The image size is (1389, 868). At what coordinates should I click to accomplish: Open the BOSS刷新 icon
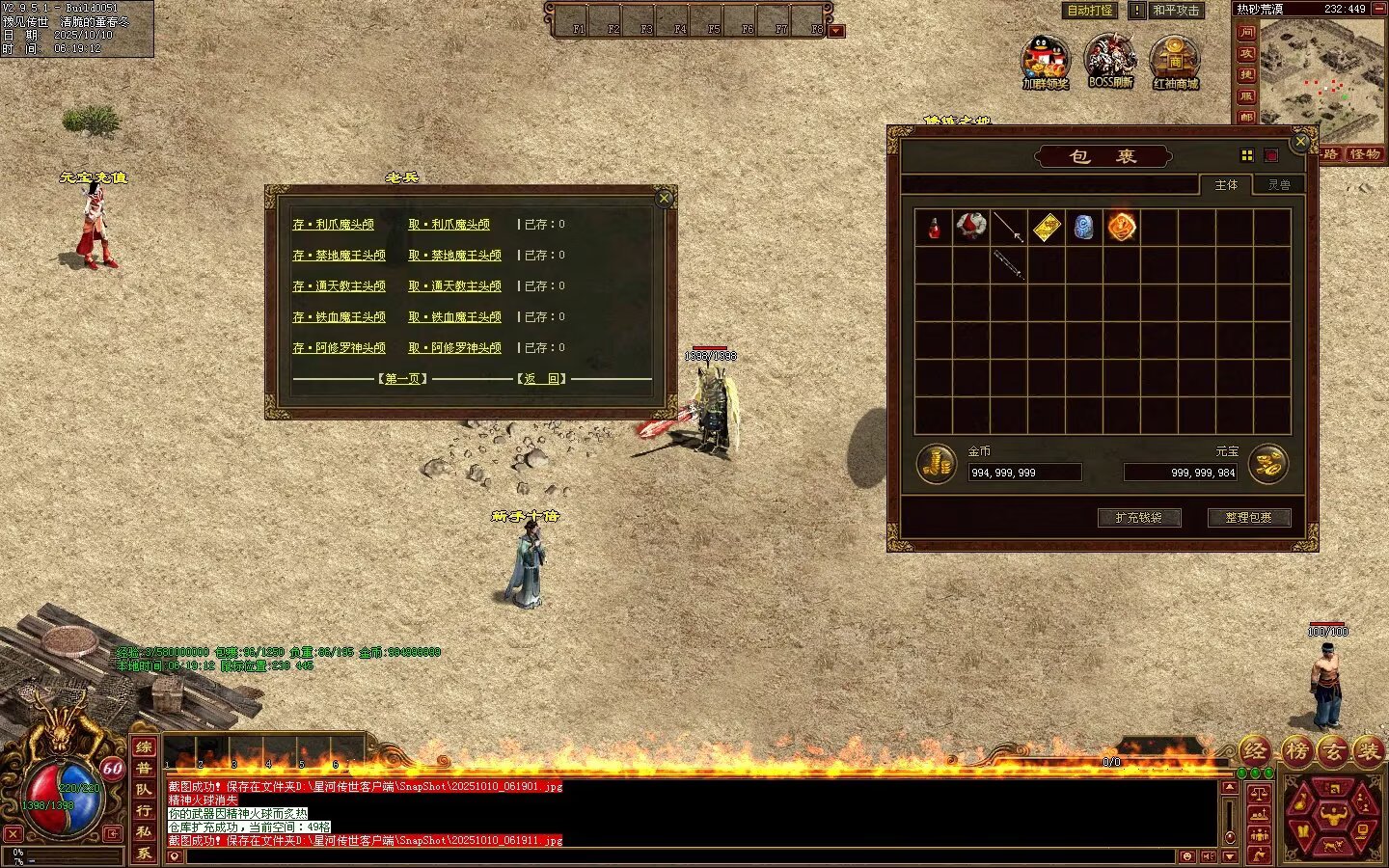point(1110,60)
